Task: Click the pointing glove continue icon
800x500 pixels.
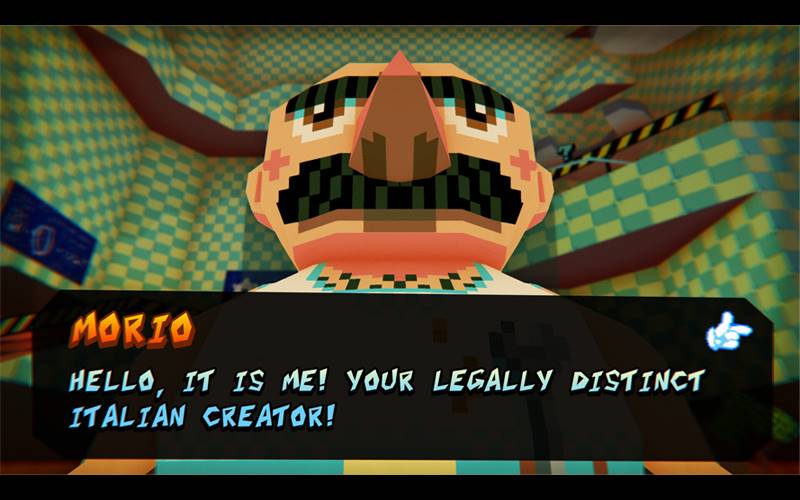Action: (728, 332)
